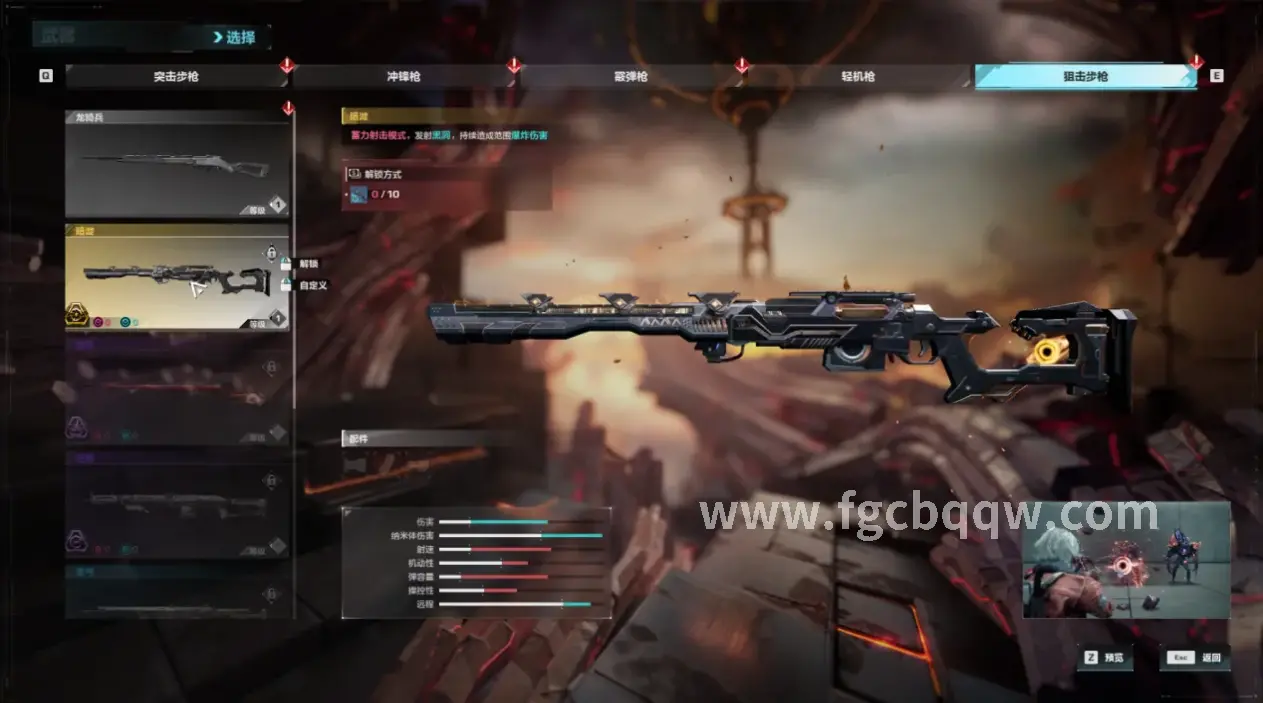1263x703 pixels.
Task: Click the unlock material icon showing 0/10
Action: coord(359,194)
